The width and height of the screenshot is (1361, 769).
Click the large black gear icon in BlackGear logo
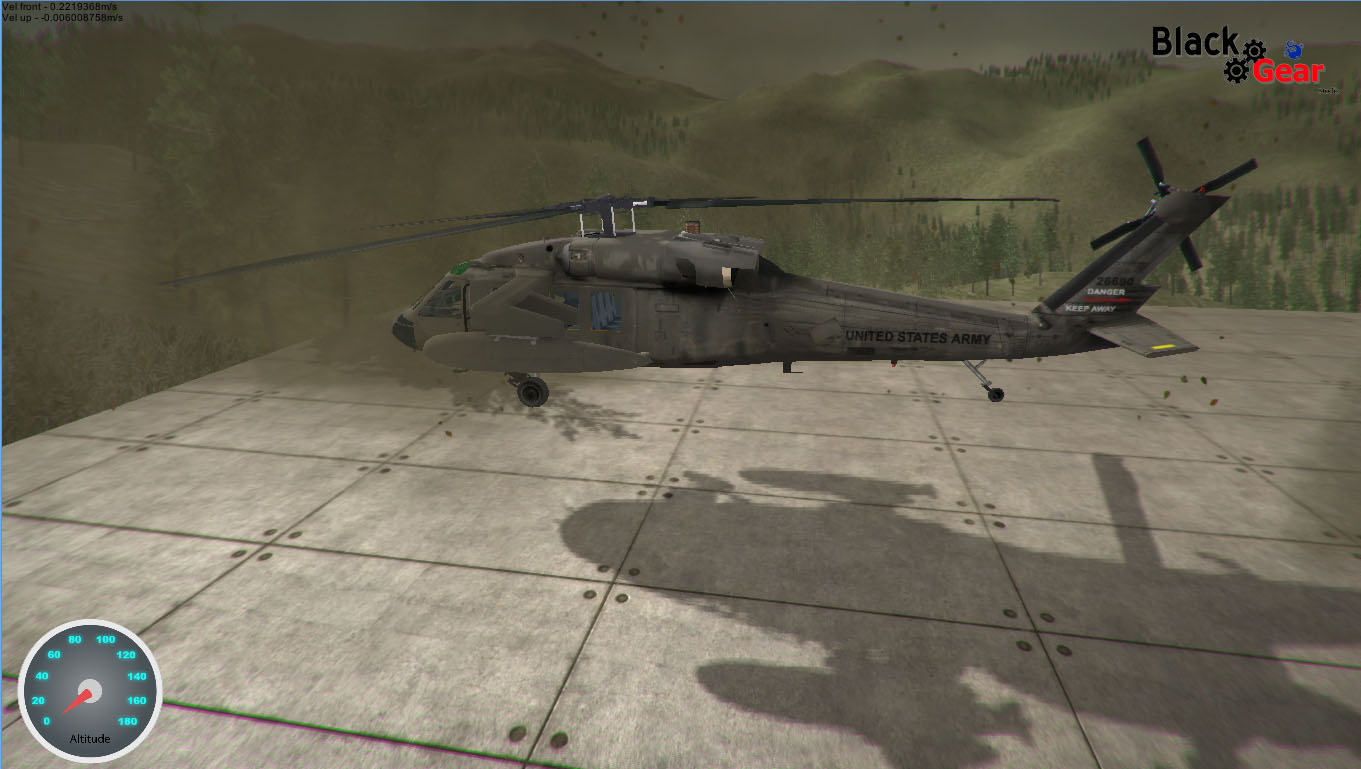coord(1237,71)
